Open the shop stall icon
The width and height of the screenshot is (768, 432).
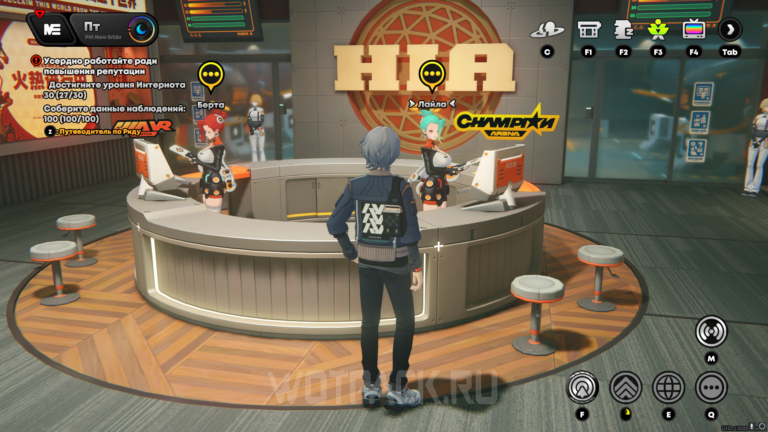pyautogui.click(x=588, y=29)
